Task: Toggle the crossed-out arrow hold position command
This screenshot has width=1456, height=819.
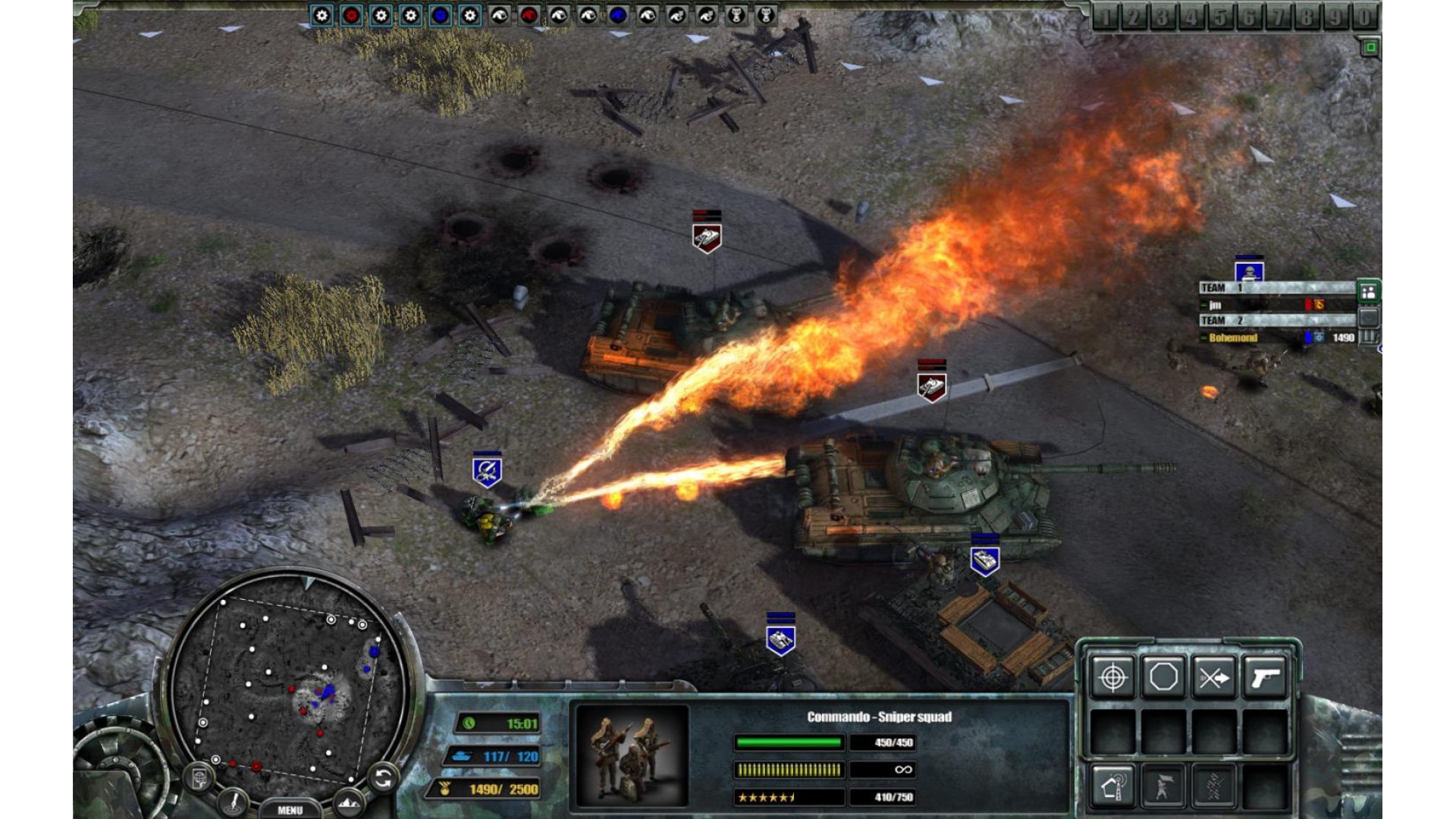Action: coord(1214,676)
